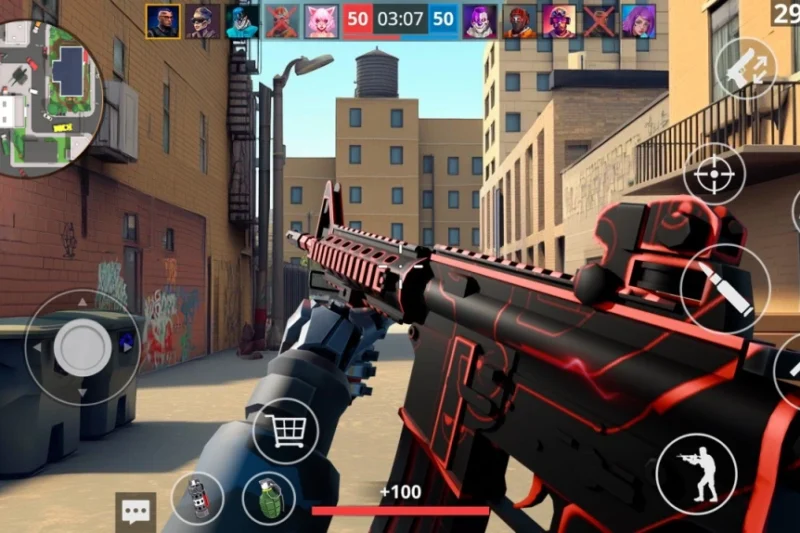Select the purple-haired player avatar

click(x=639, y=21)
